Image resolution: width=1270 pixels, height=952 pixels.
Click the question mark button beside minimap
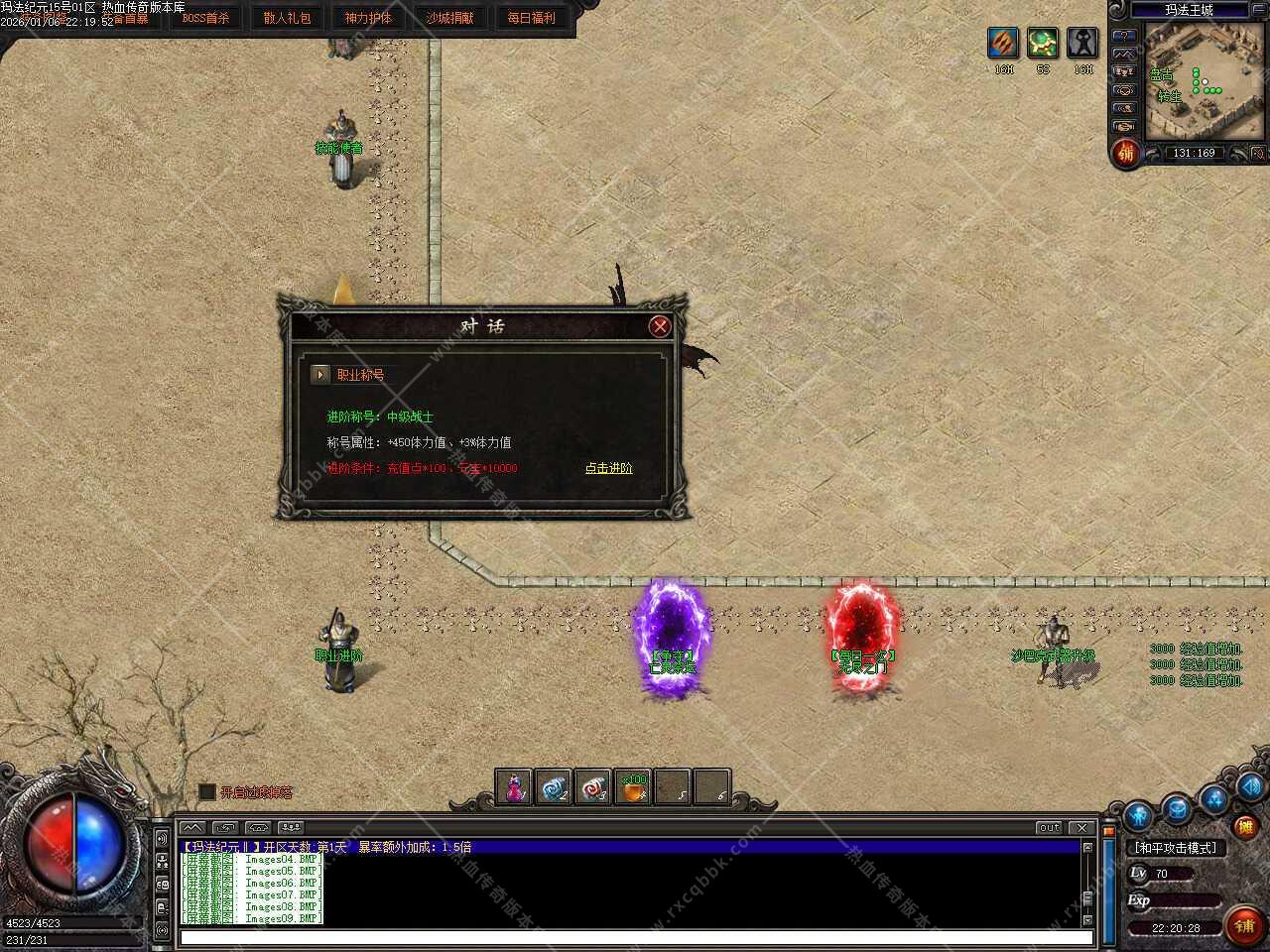1124,36
